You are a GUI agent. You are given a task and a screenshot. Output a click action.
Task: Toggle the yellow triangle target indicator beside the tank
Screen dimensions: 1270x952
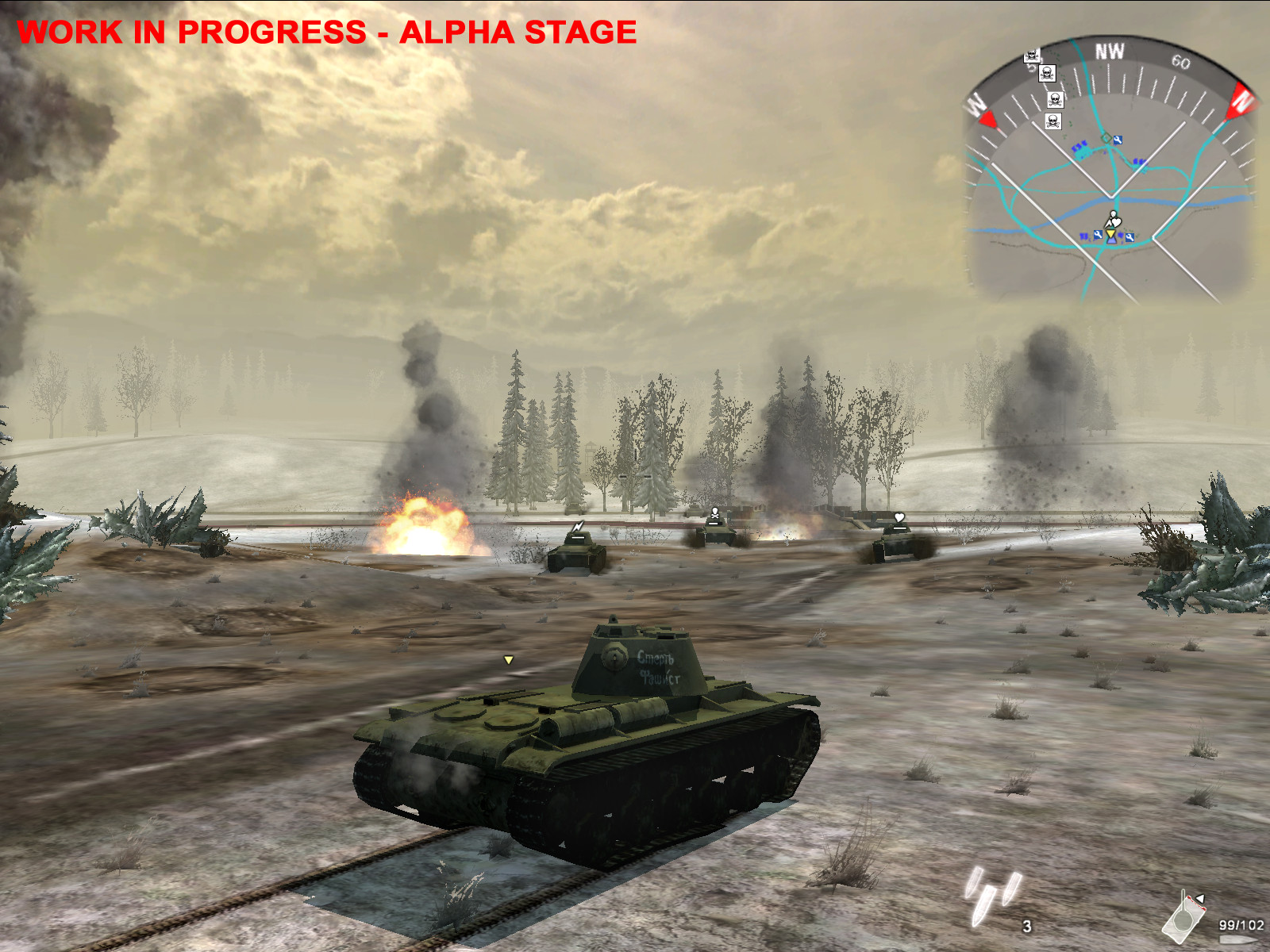point(508,658)
